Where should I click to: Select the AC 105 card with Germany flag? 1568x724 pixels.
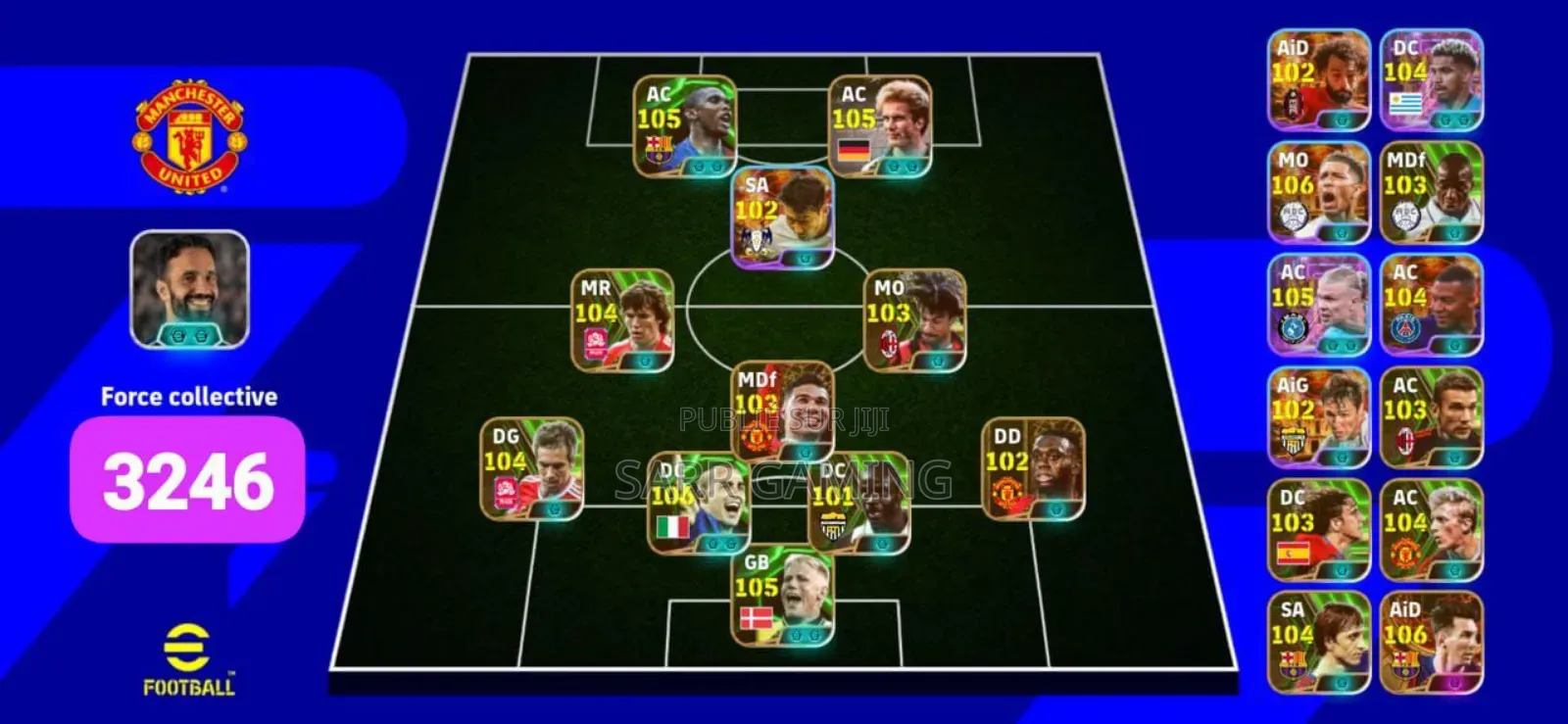coord(879,126)
